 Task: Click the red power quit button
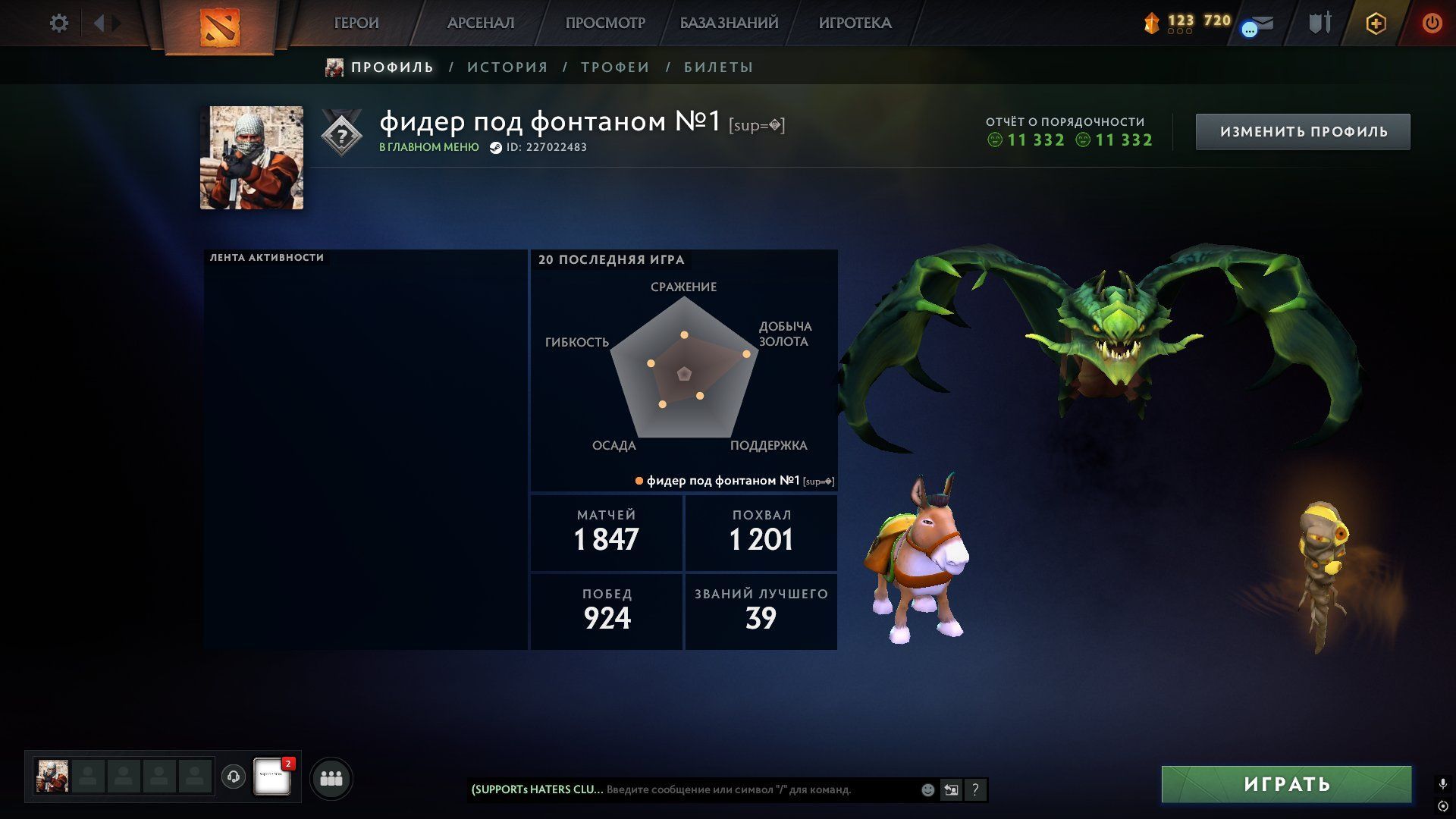1432,24
